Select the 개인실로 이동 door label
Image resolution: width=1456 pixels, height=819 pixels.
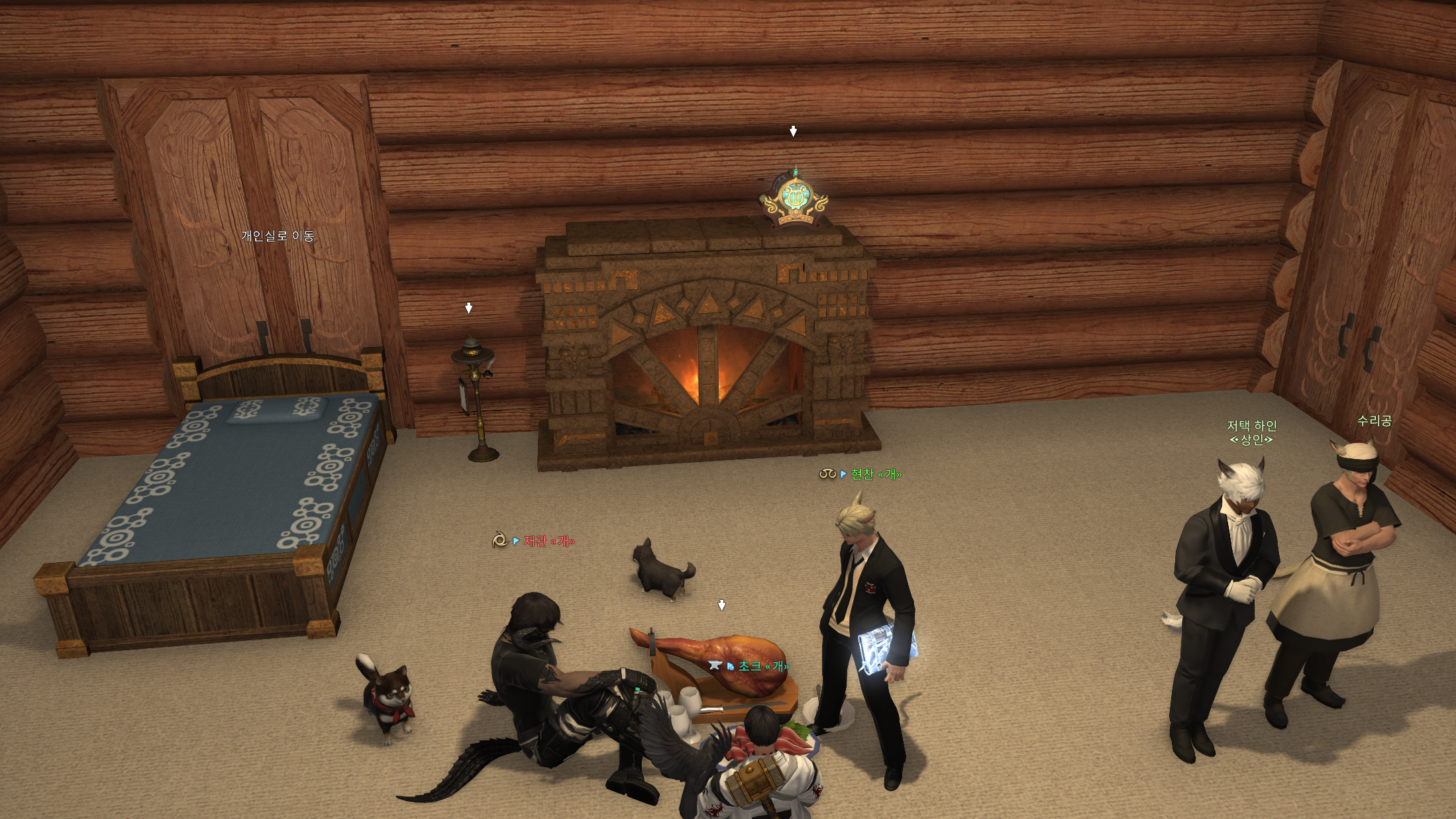point(277,236)
